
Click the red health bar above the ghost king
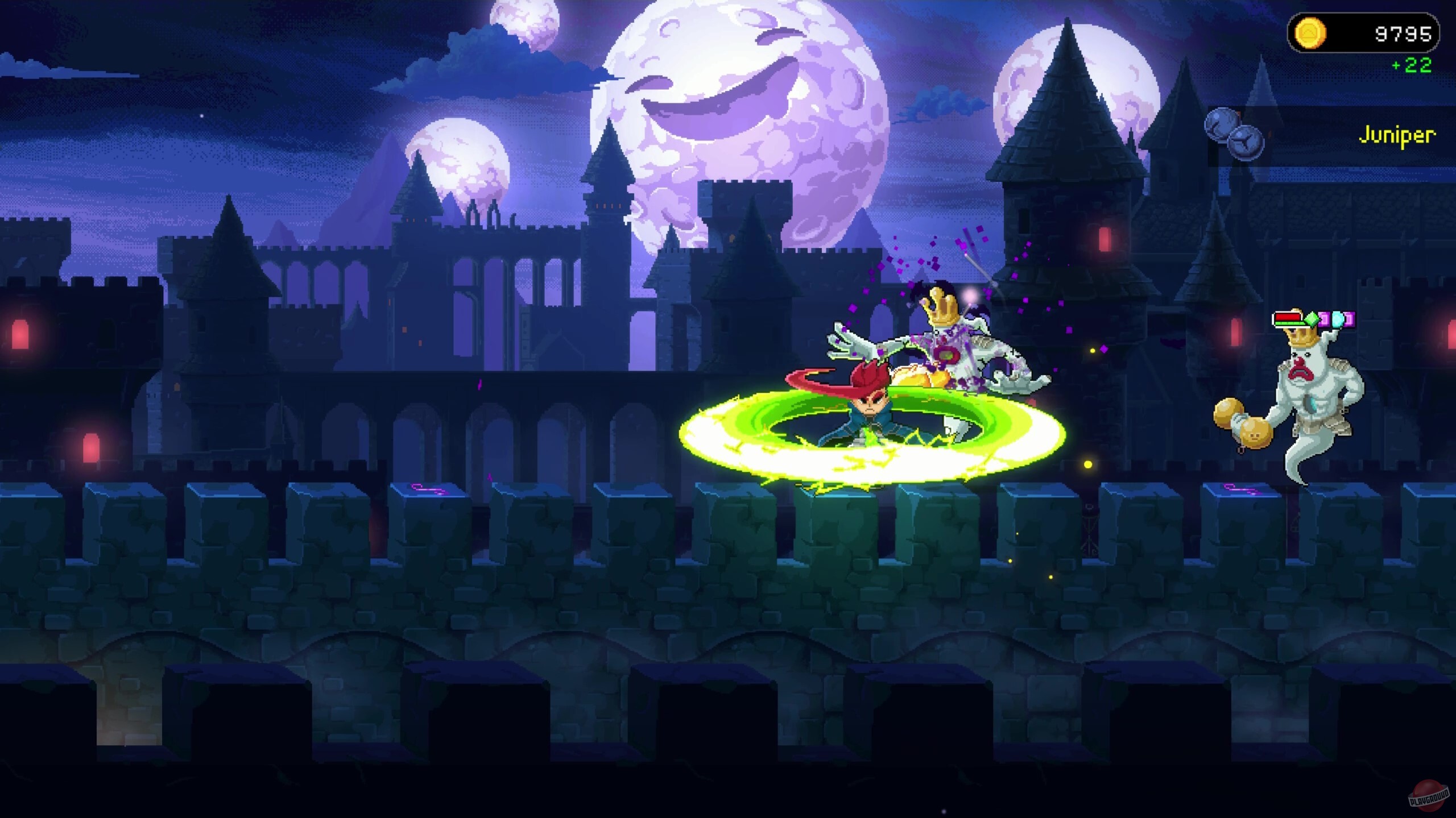1287,317
